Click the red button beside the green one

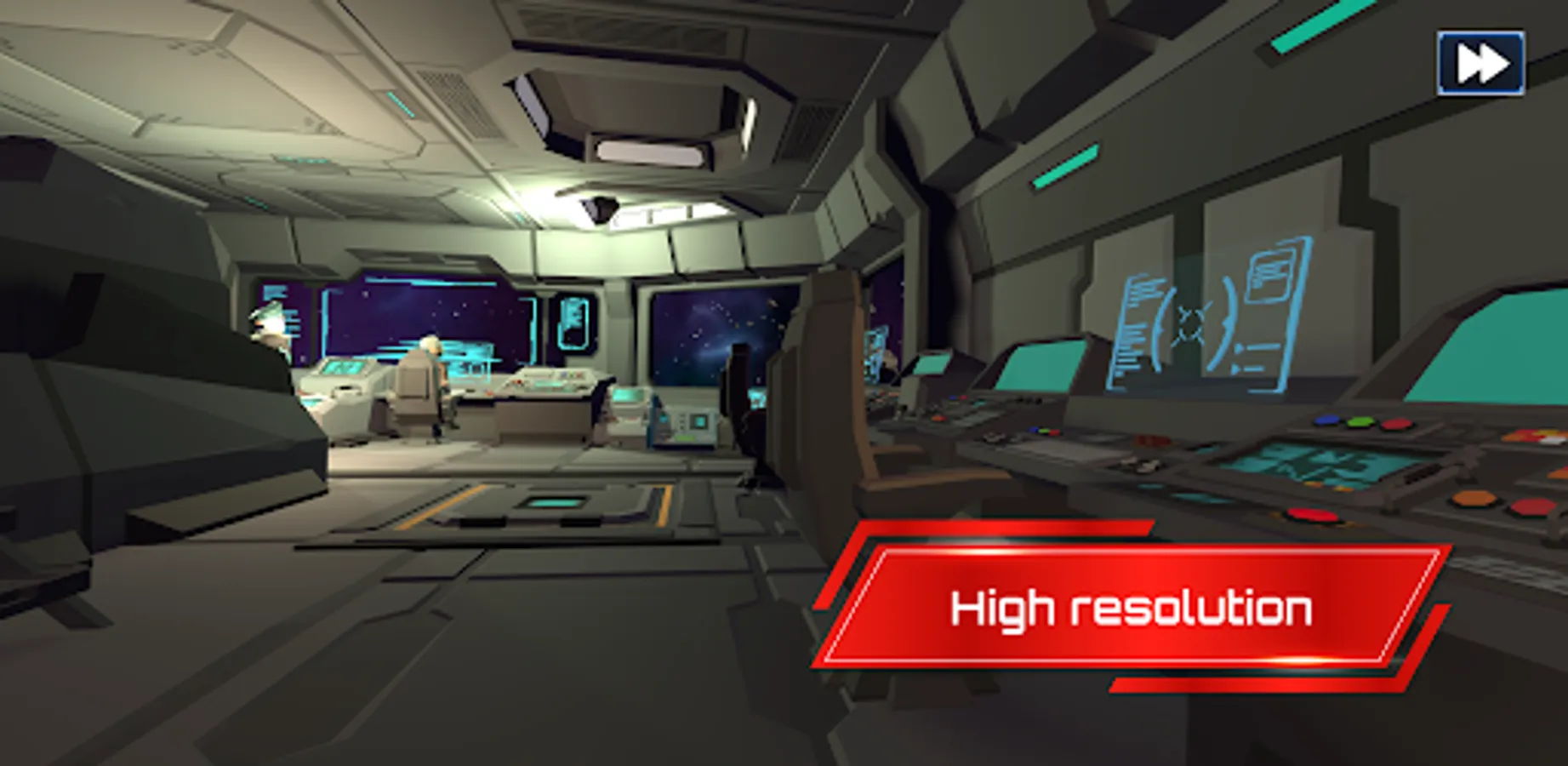pyautogui.click(x=1395, y=423)
